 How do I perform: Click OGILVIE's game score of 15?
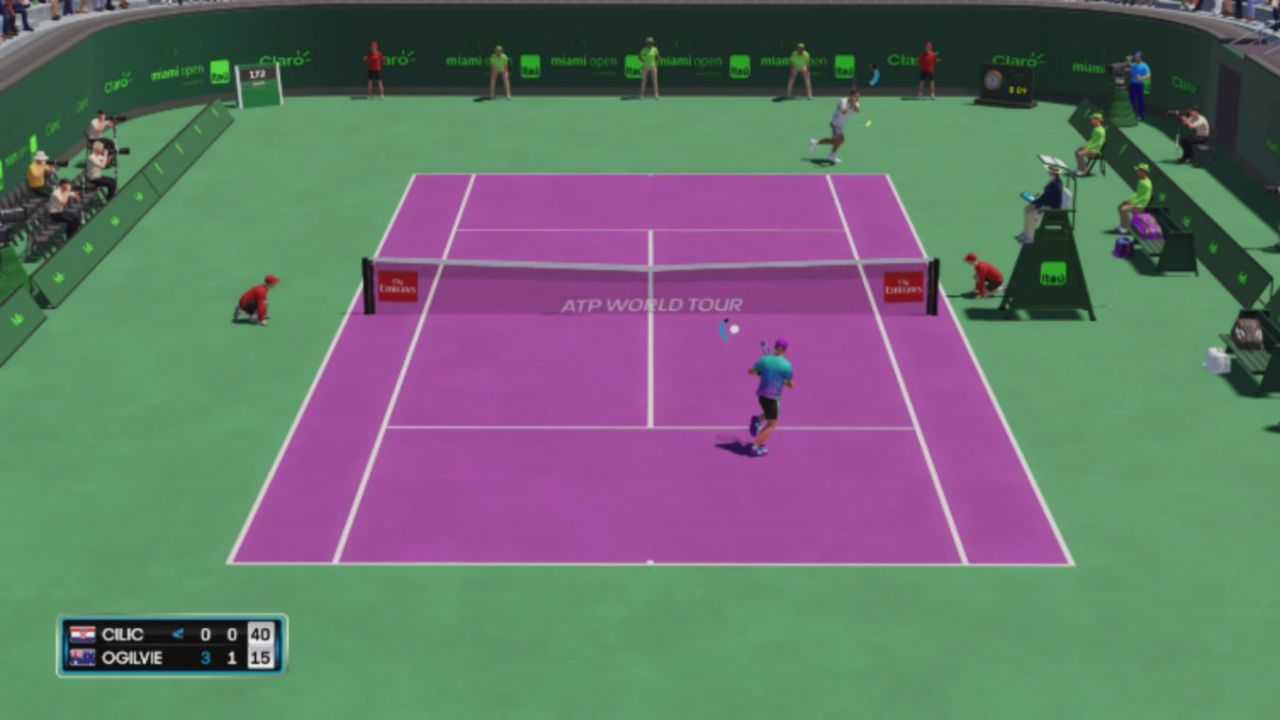(261, 658)
